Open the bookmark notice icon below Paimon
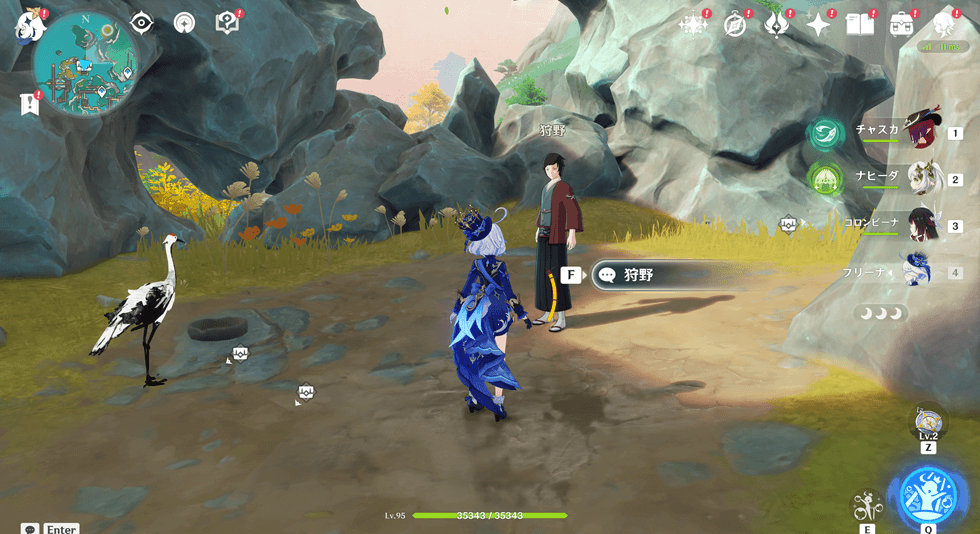 (x=29, y=104)
